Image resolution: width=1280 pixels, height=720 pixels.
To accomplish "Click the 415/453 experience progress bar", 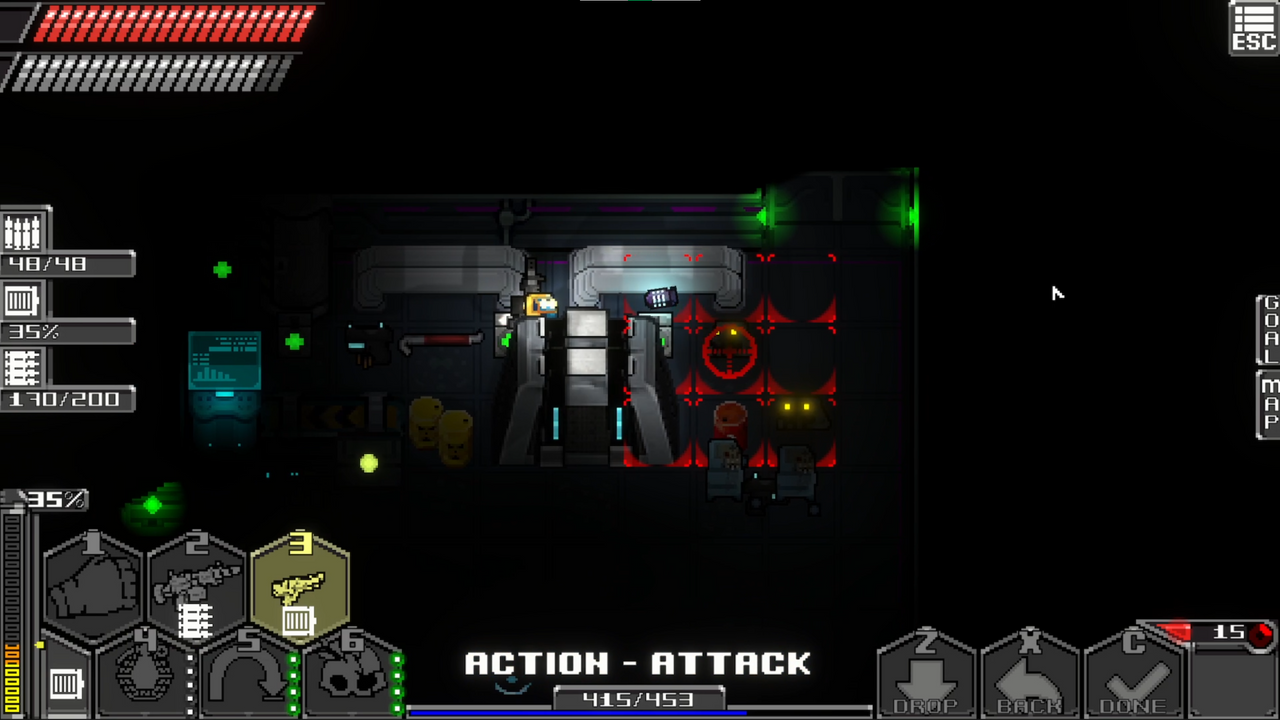I will click(639, 699).
